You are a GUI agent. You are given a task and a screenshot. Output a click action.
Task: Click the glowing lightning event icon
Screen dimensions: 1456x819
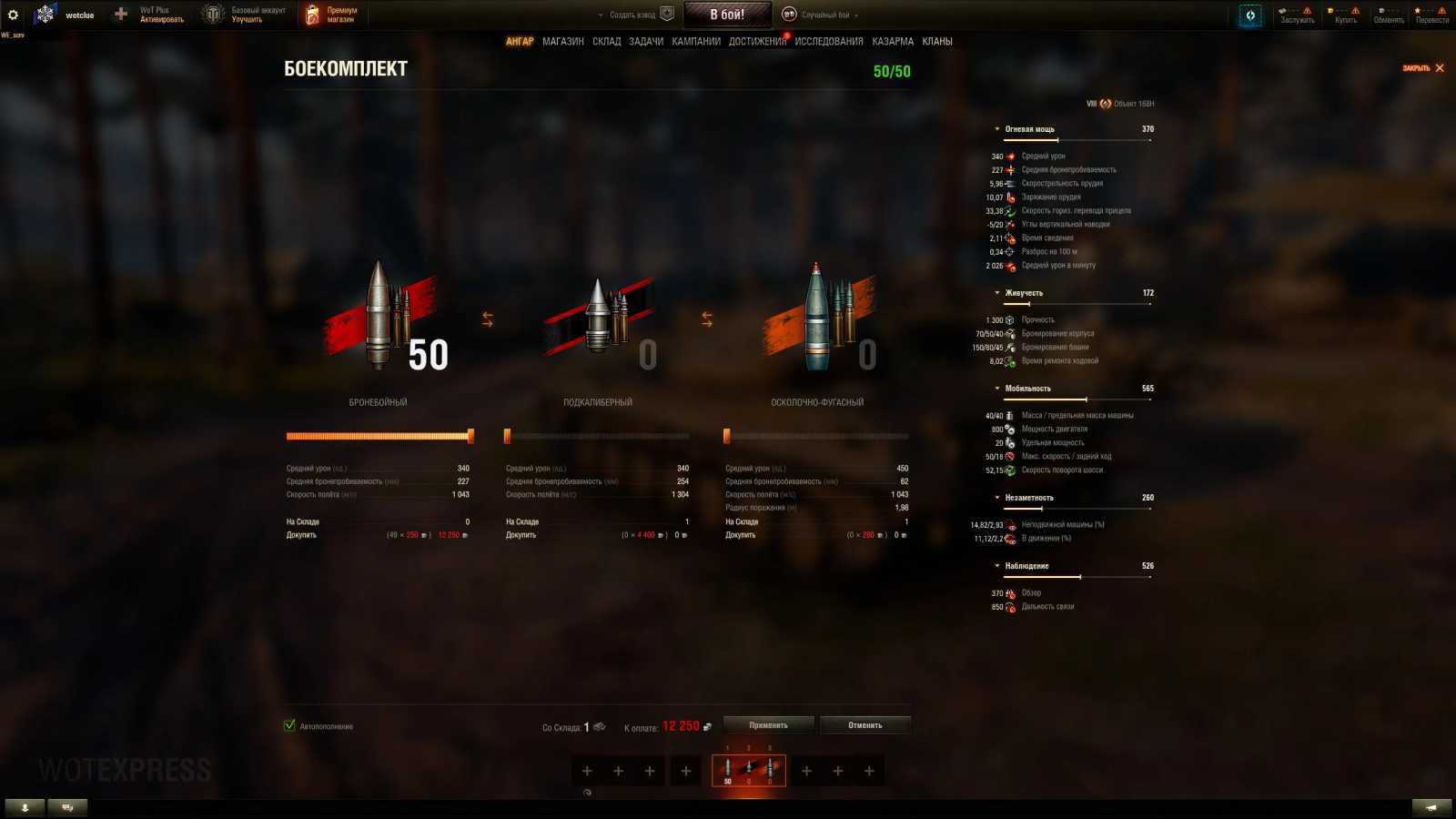point(1249,14)
